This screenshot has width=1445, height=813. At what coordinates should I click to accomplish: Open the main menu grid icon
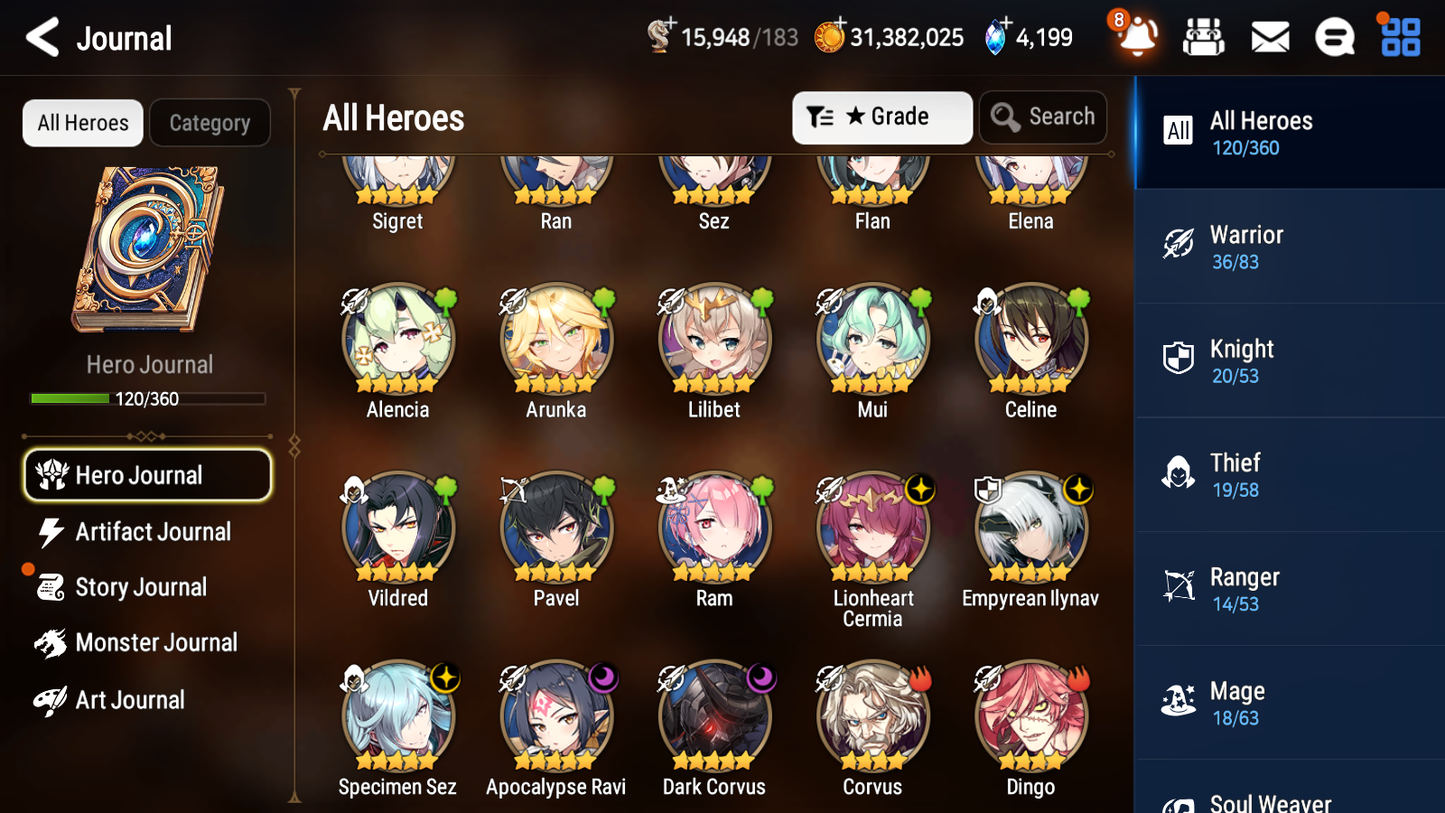[1399, 36]
